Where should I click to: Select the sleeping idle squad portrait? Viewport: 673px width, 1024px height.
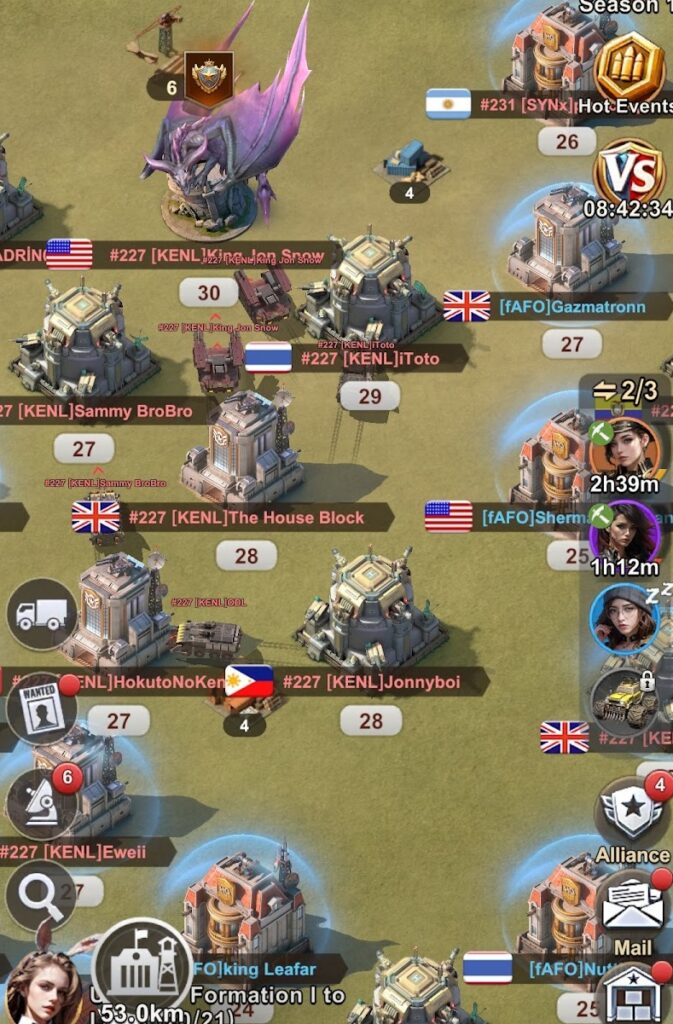(624, 617)
